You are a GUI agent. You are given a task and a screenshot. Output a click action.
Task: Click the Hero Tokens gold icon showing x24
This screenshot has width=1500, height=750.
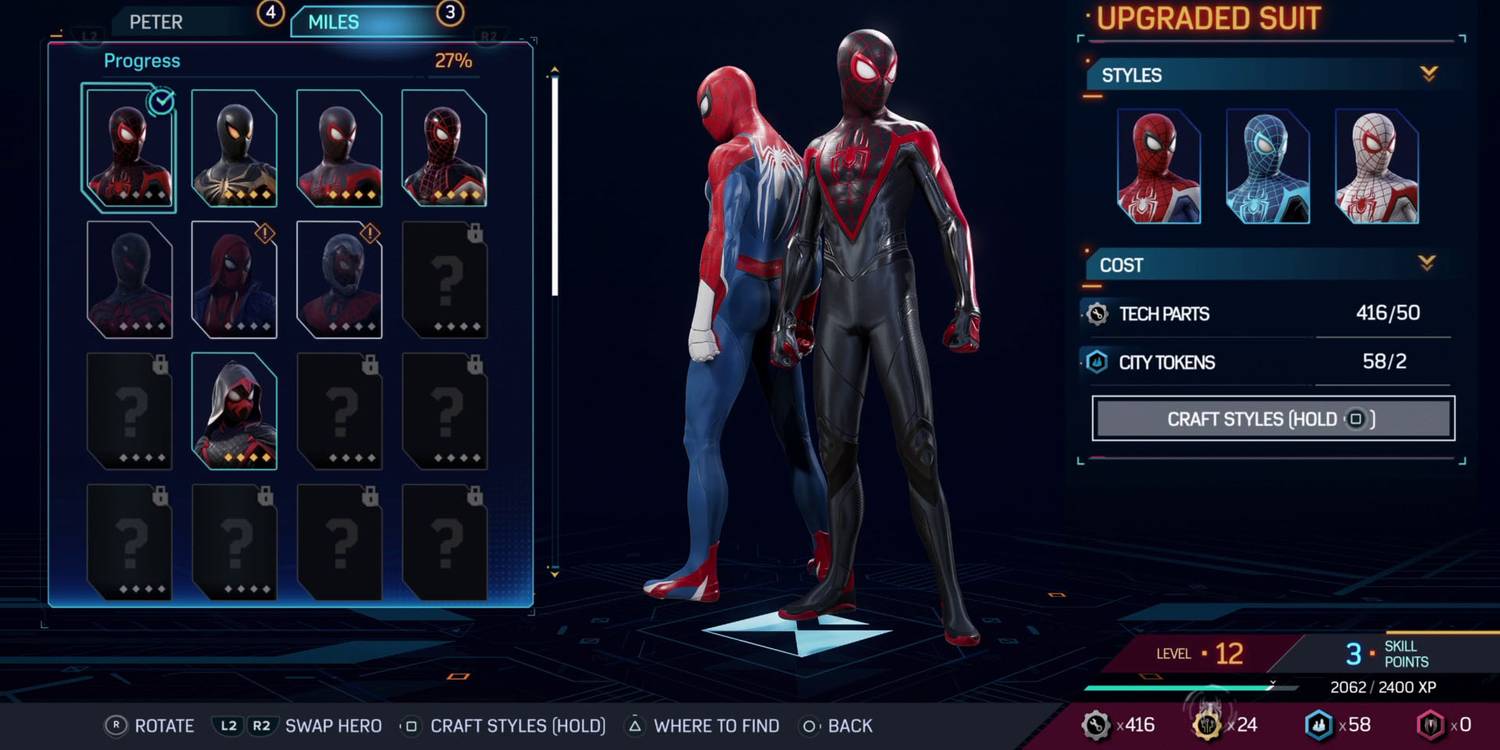(1205, 724)
